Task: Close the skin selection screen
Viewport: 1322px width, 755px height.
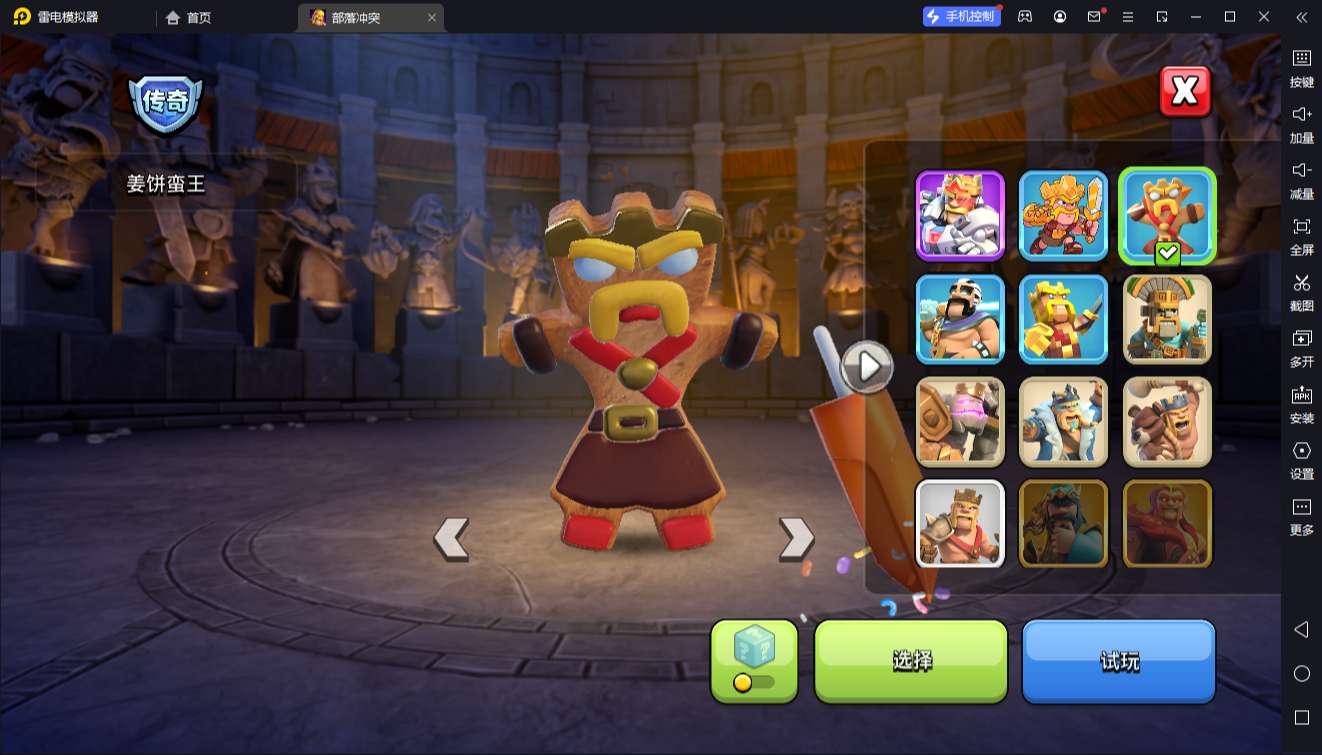Action: [x=1185, y=92]
